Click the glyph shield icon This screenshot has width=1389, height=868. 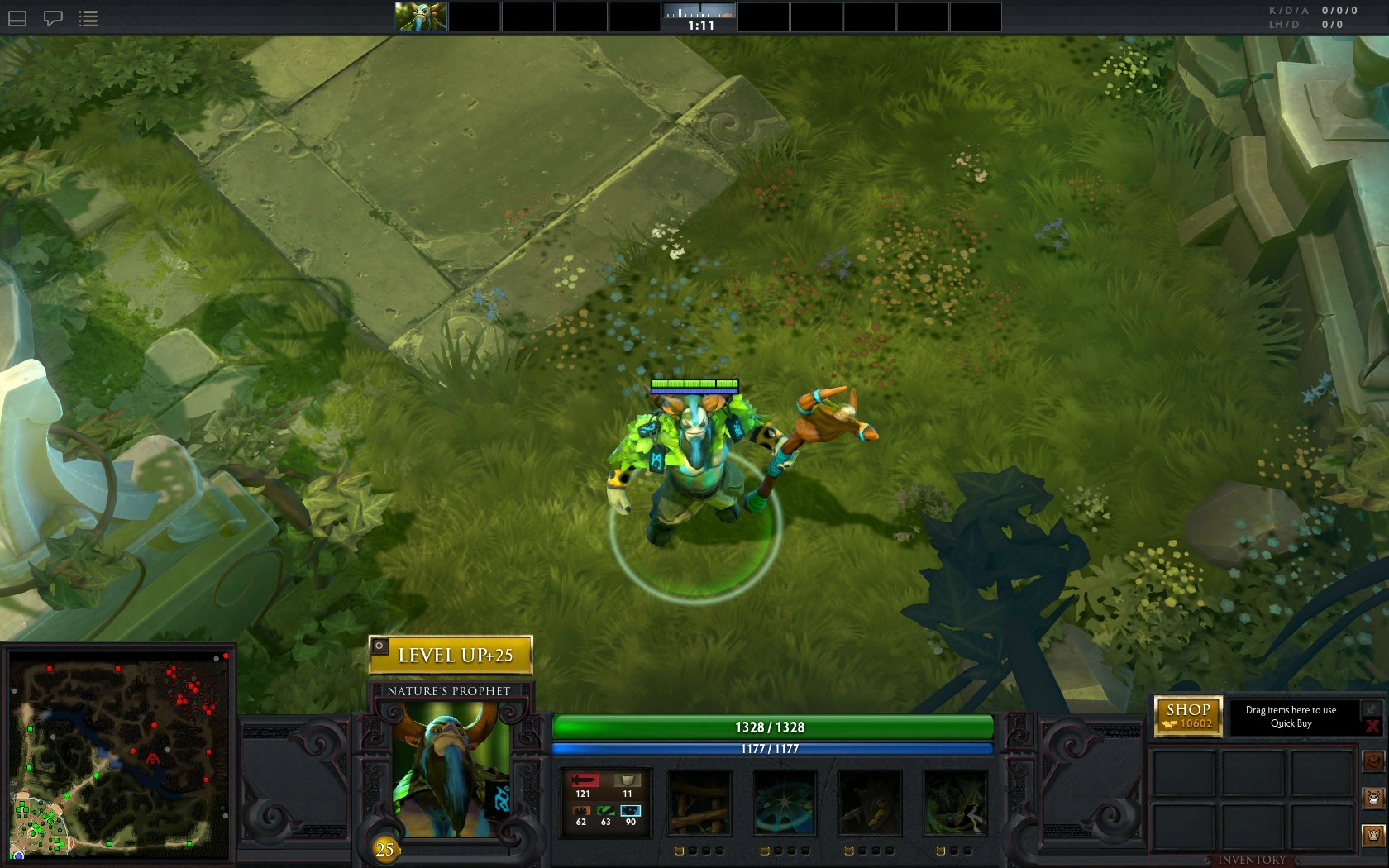[1373, 836]
